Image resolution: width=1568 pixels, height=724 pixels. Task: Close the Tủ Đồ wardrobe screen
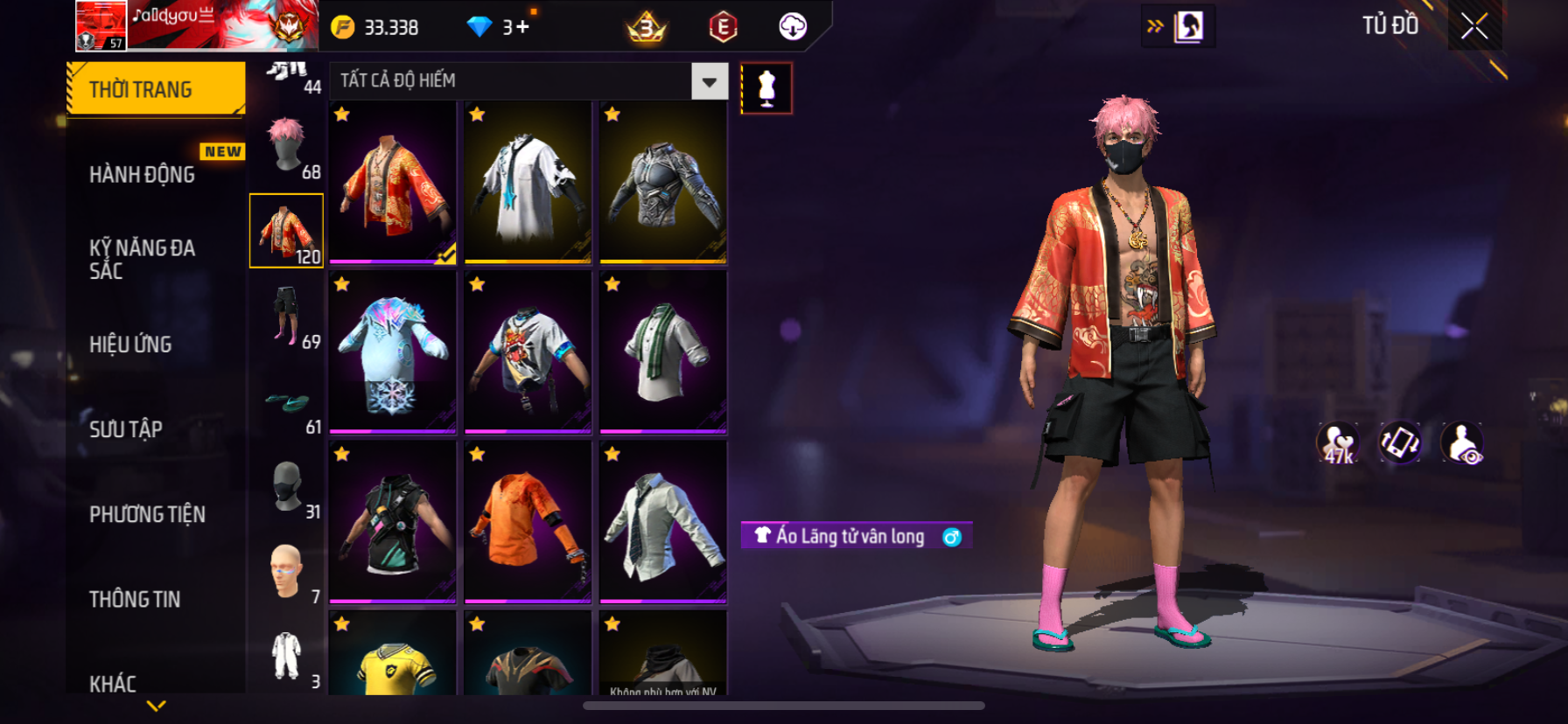pyautogui.click(x=1474, y=27)
